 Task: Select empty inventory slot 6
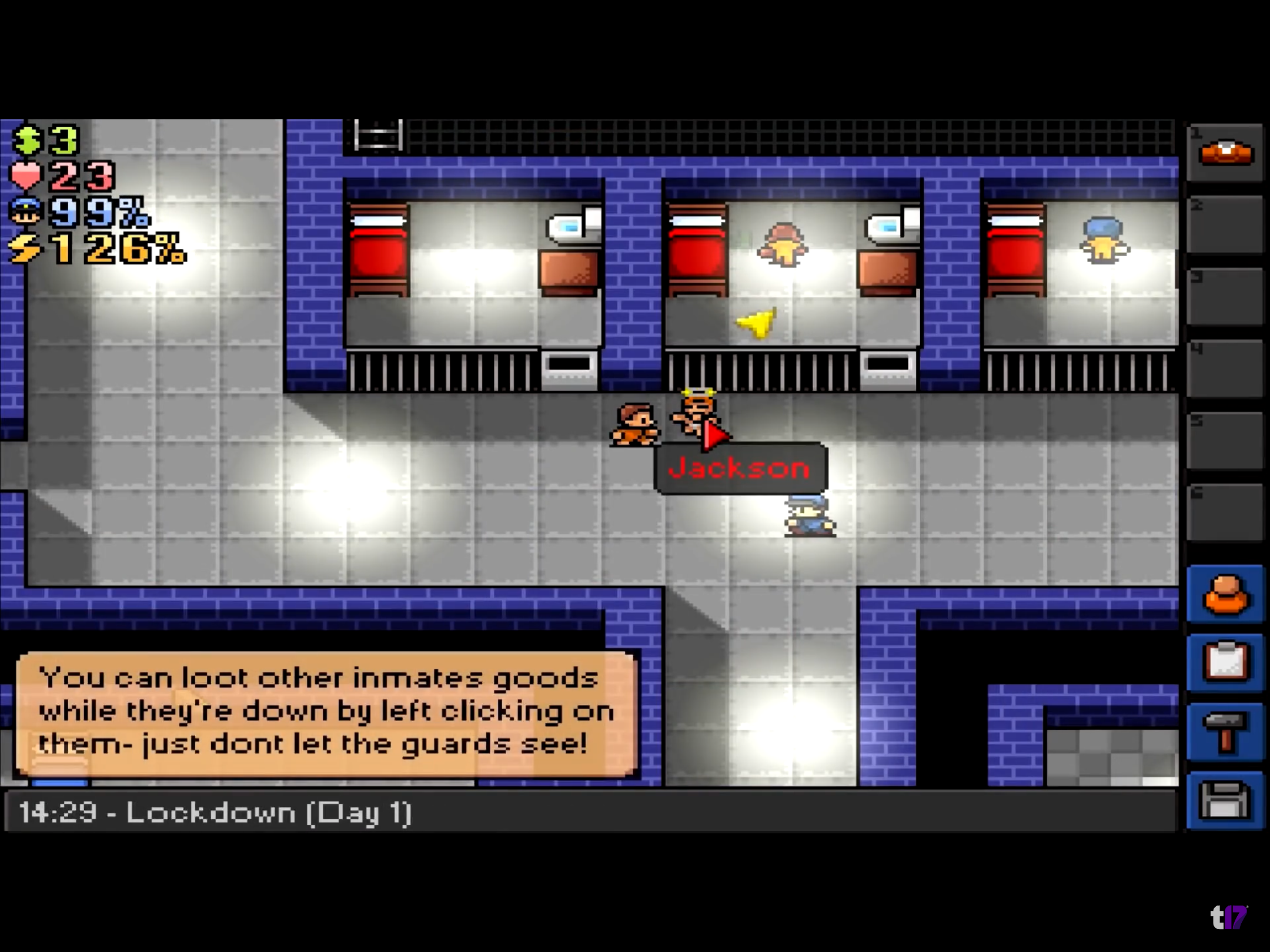tap(1225, 512)
